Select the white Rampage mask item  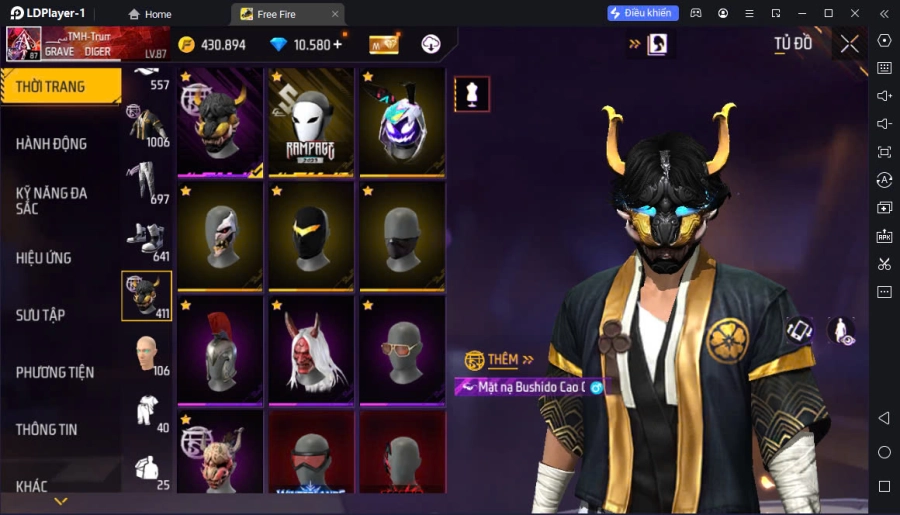pos(312,122)
